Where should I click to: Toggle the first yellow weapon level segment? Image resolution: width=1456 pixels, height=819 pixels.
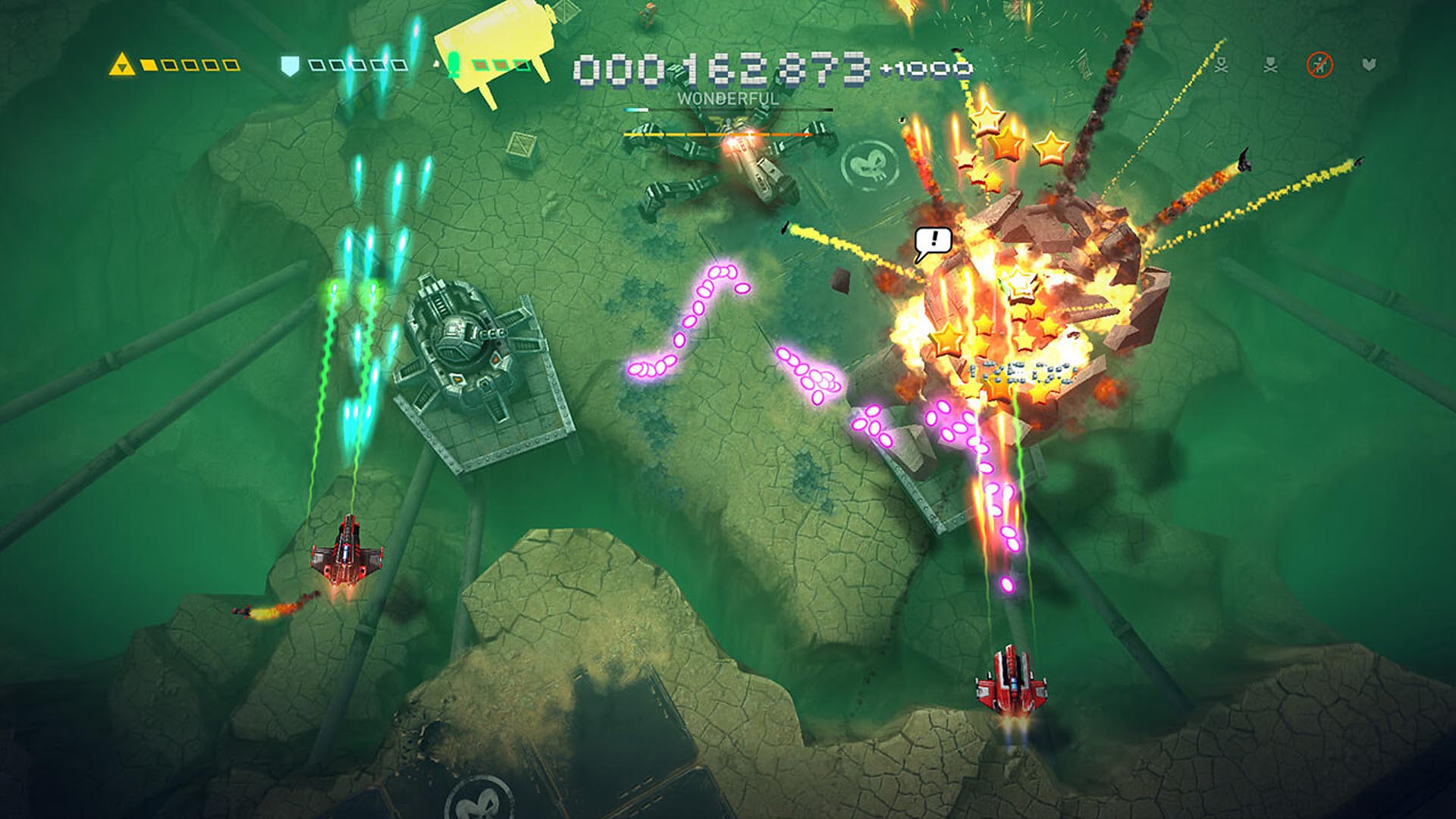click(149, 66)
